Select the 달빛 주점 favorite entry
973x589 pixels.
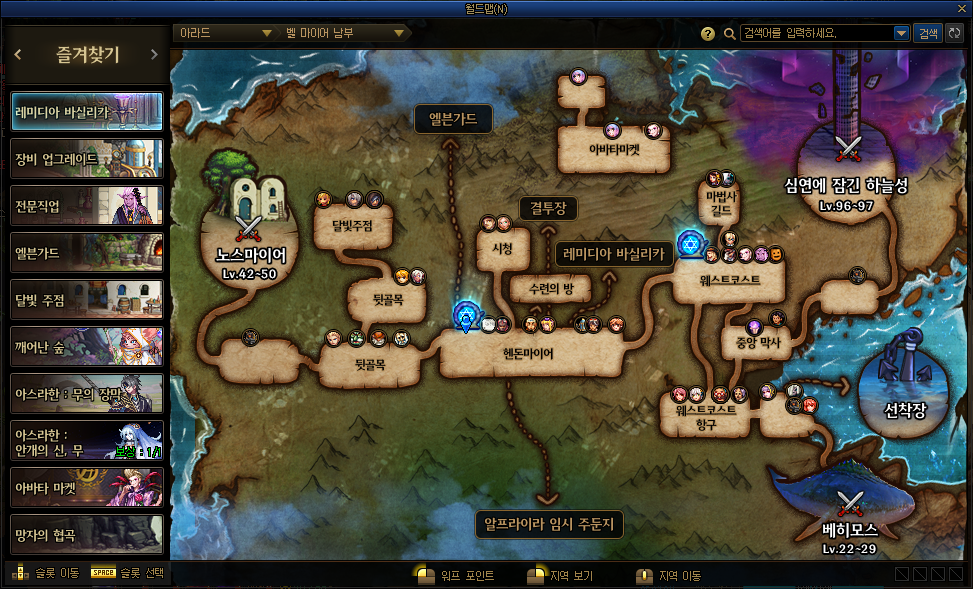86,299
